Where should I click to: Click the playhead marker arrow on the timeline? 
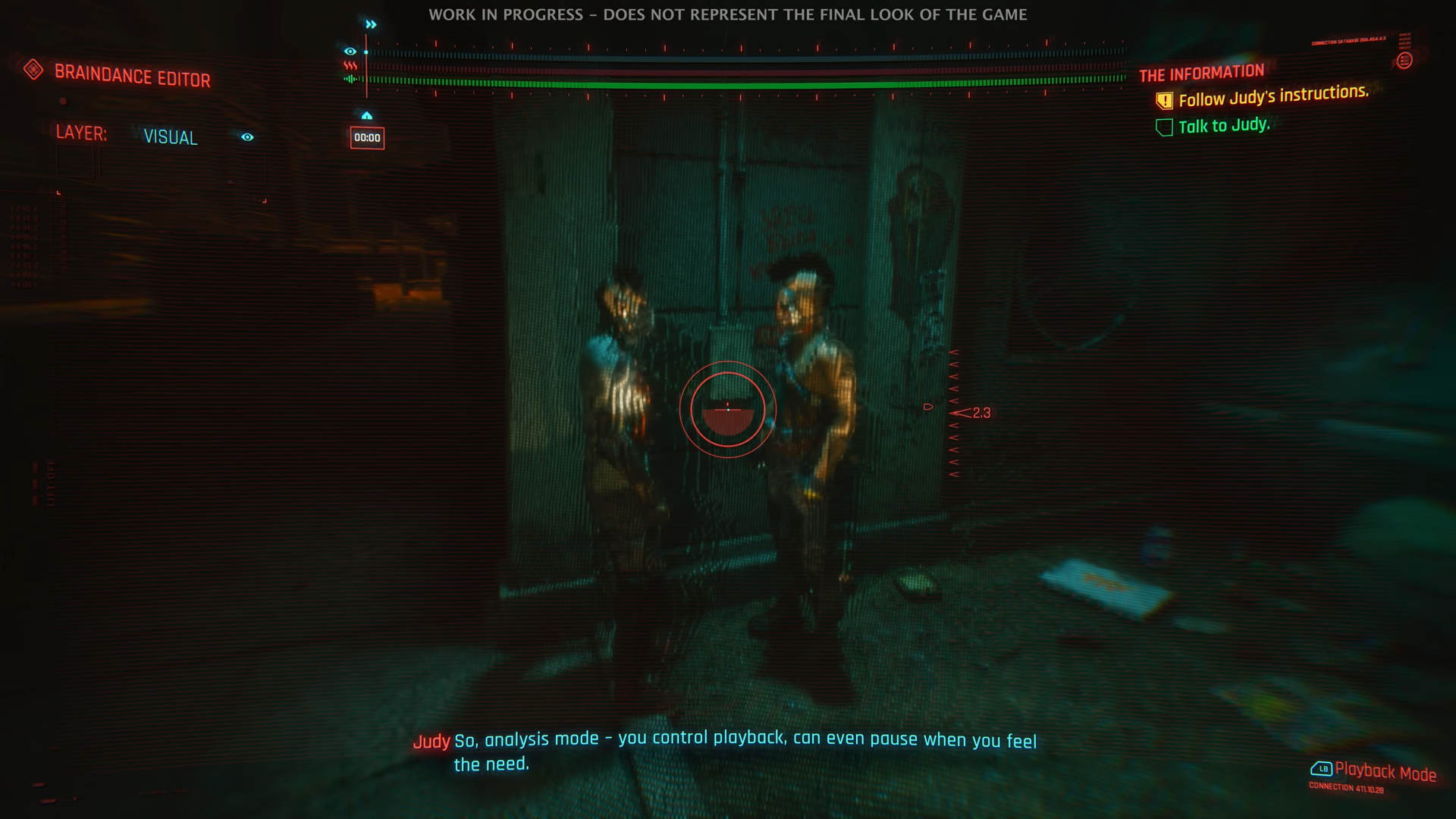point(366,115)
